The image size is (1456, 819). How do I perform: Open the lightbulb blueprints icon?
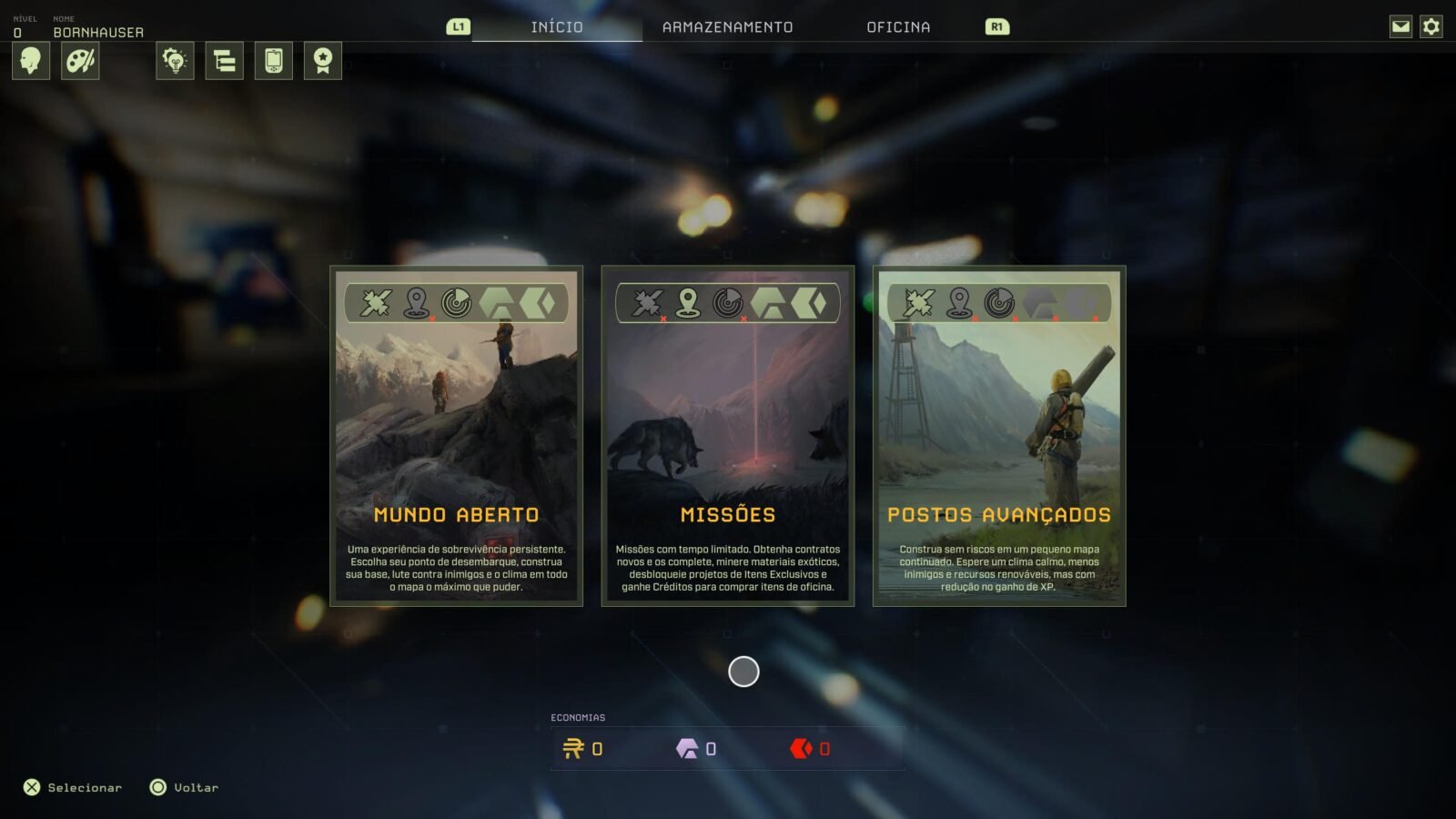tap(175, 61)
